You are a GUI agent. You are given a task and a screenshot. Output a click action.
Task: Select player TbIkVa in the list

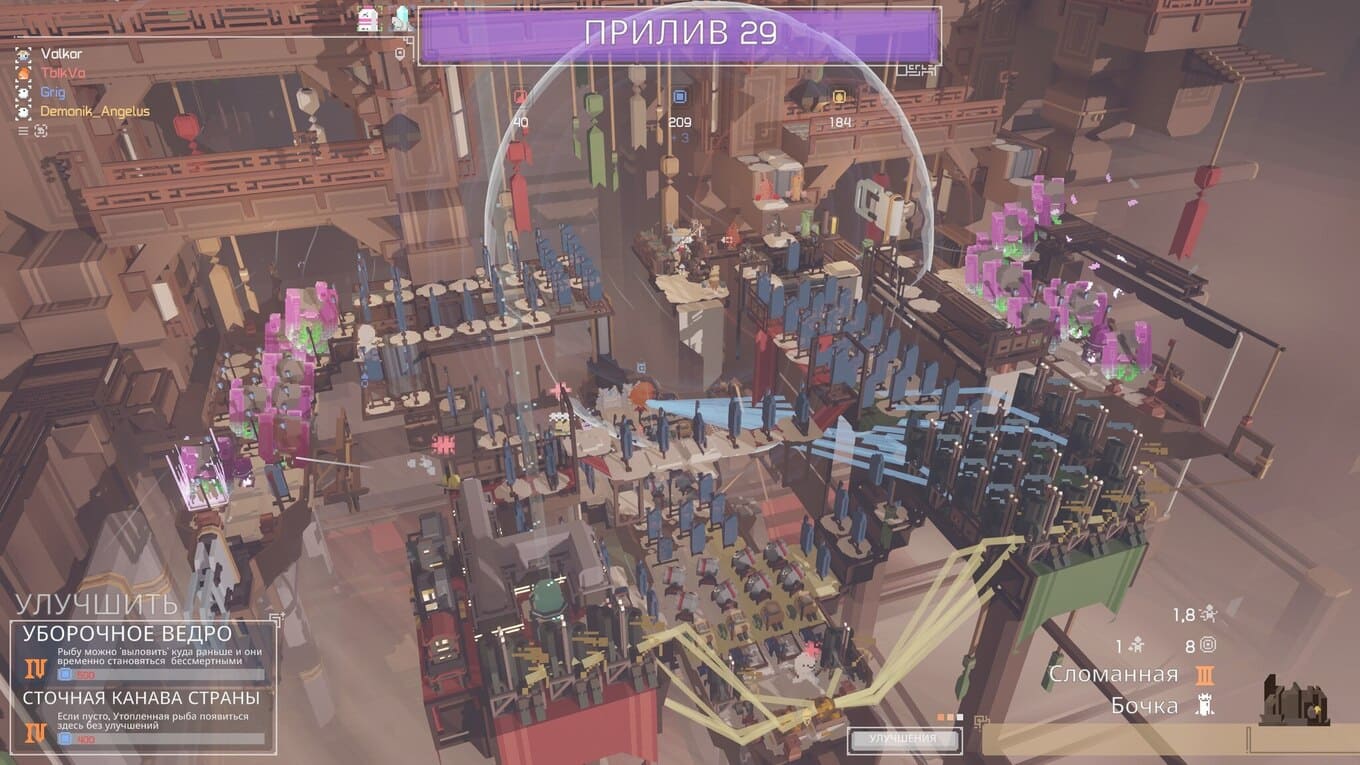pos(61,73)
